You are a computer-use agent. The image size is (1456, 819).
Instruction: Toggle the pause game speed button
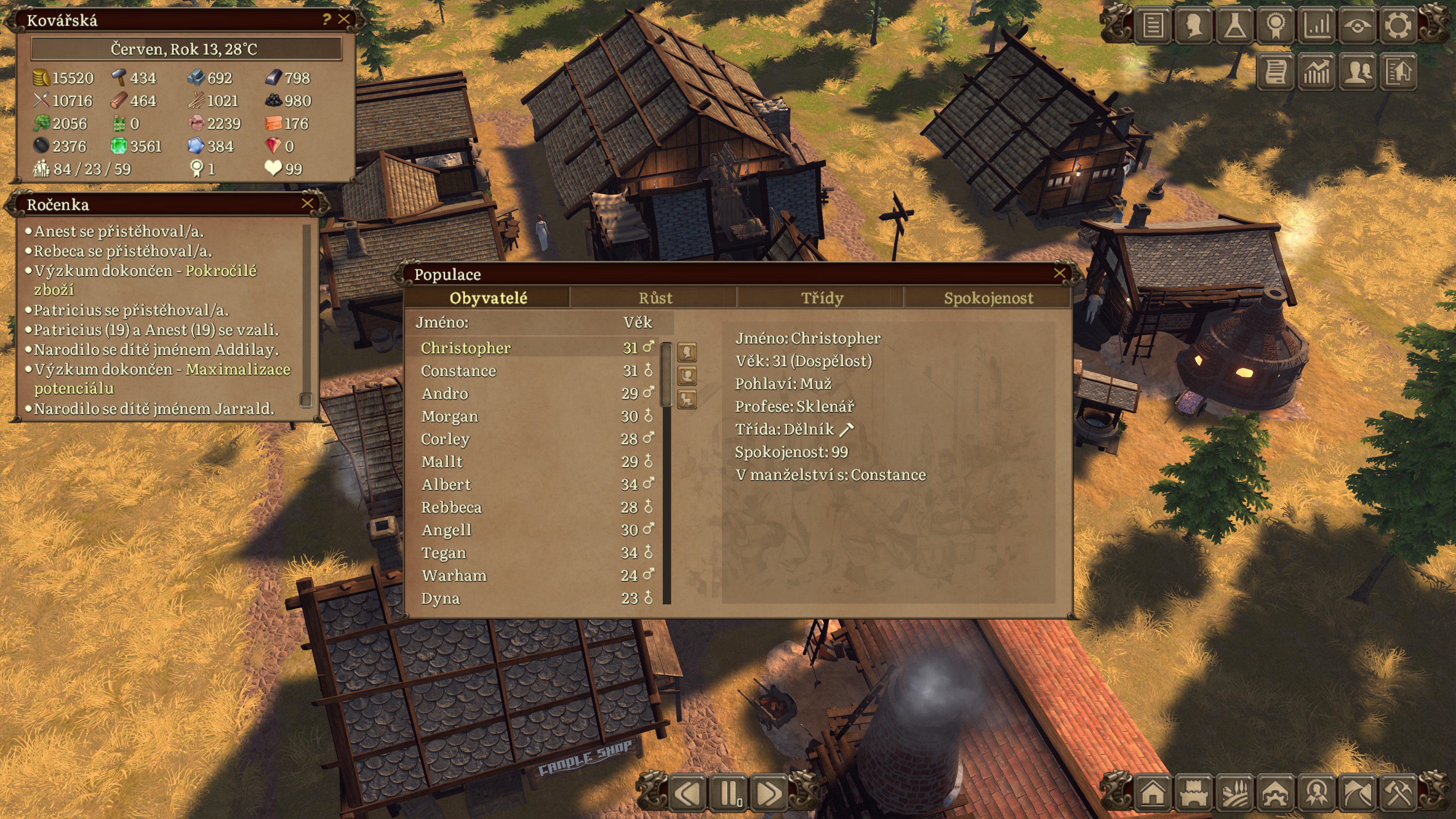729,794
